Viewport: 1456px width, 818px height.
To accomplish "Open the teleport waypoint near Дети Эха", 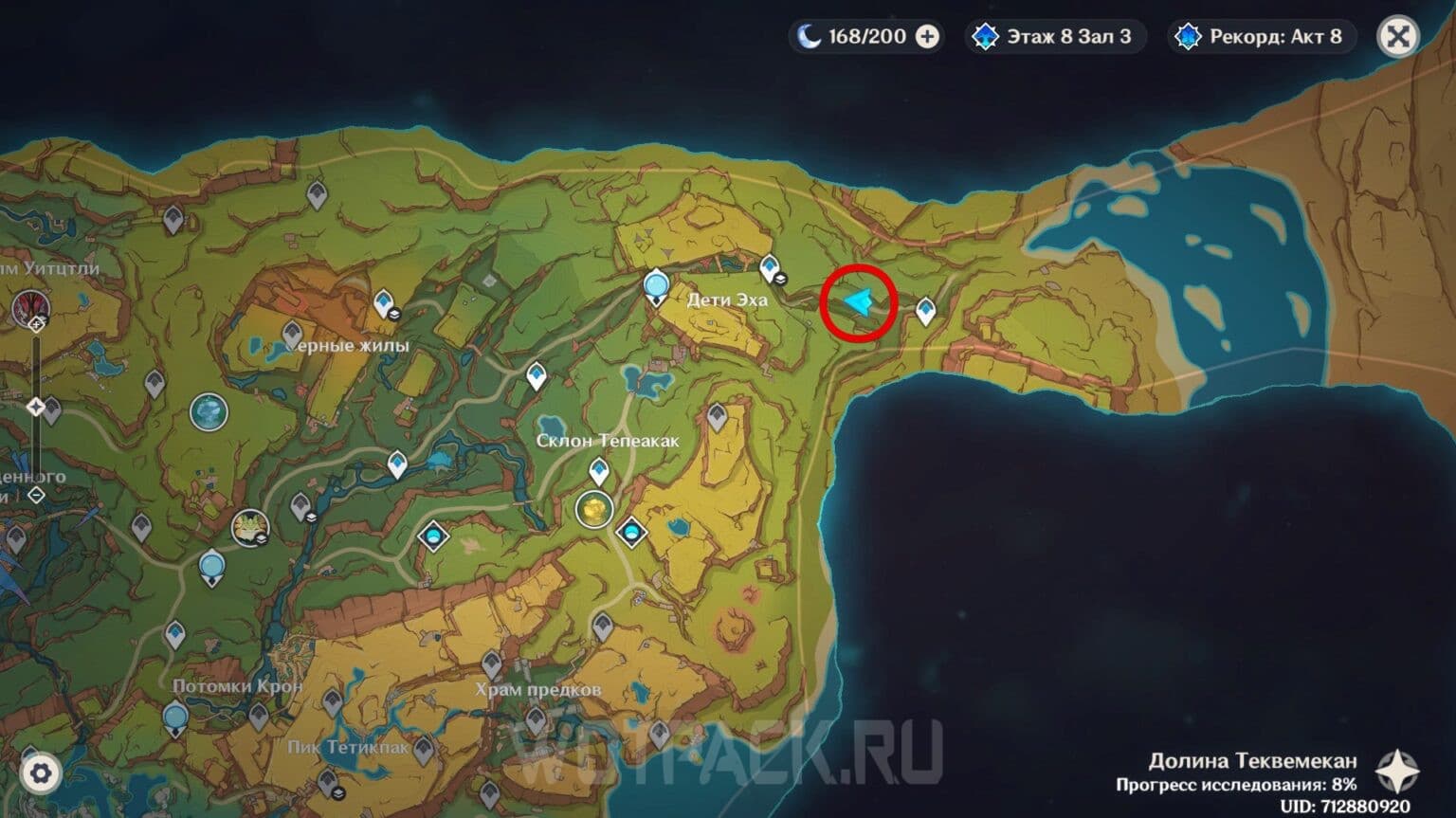I will point(771,268).
